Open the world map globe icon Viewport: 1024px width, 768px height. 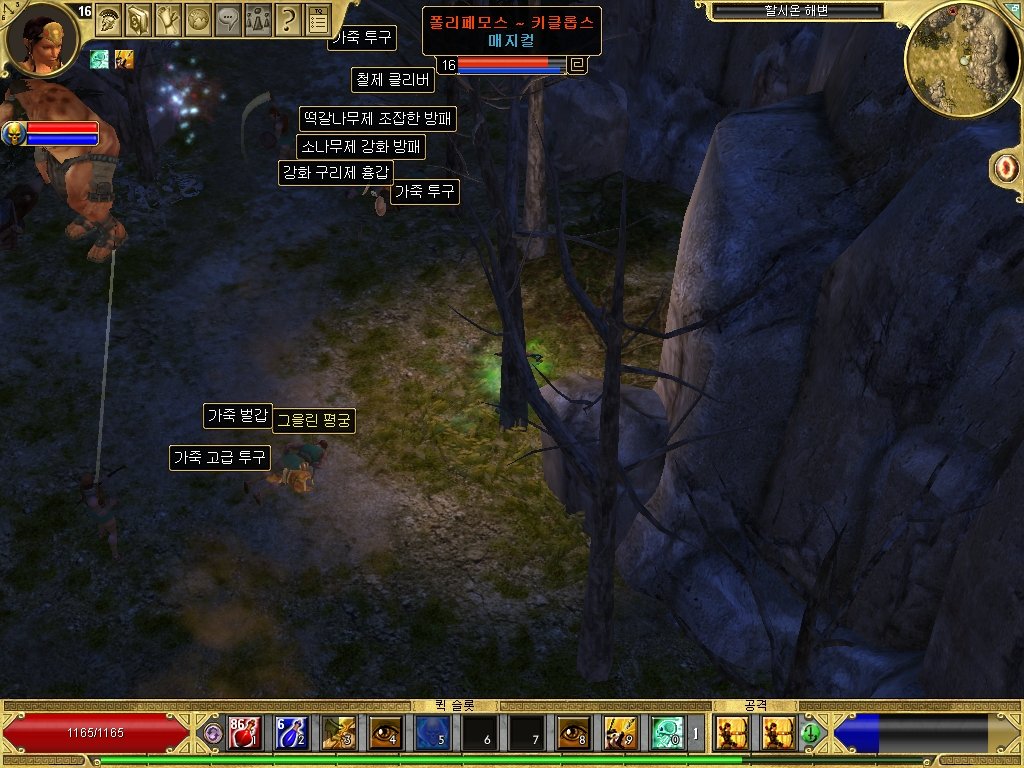pyautogui.click(x=198, y=17)
